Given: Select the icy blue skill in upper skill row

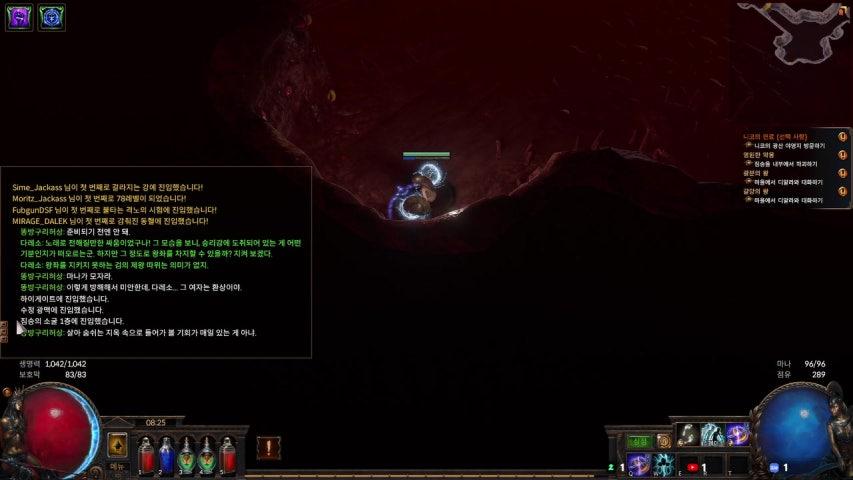Looking at the screenshot, I should coord(713,434).
